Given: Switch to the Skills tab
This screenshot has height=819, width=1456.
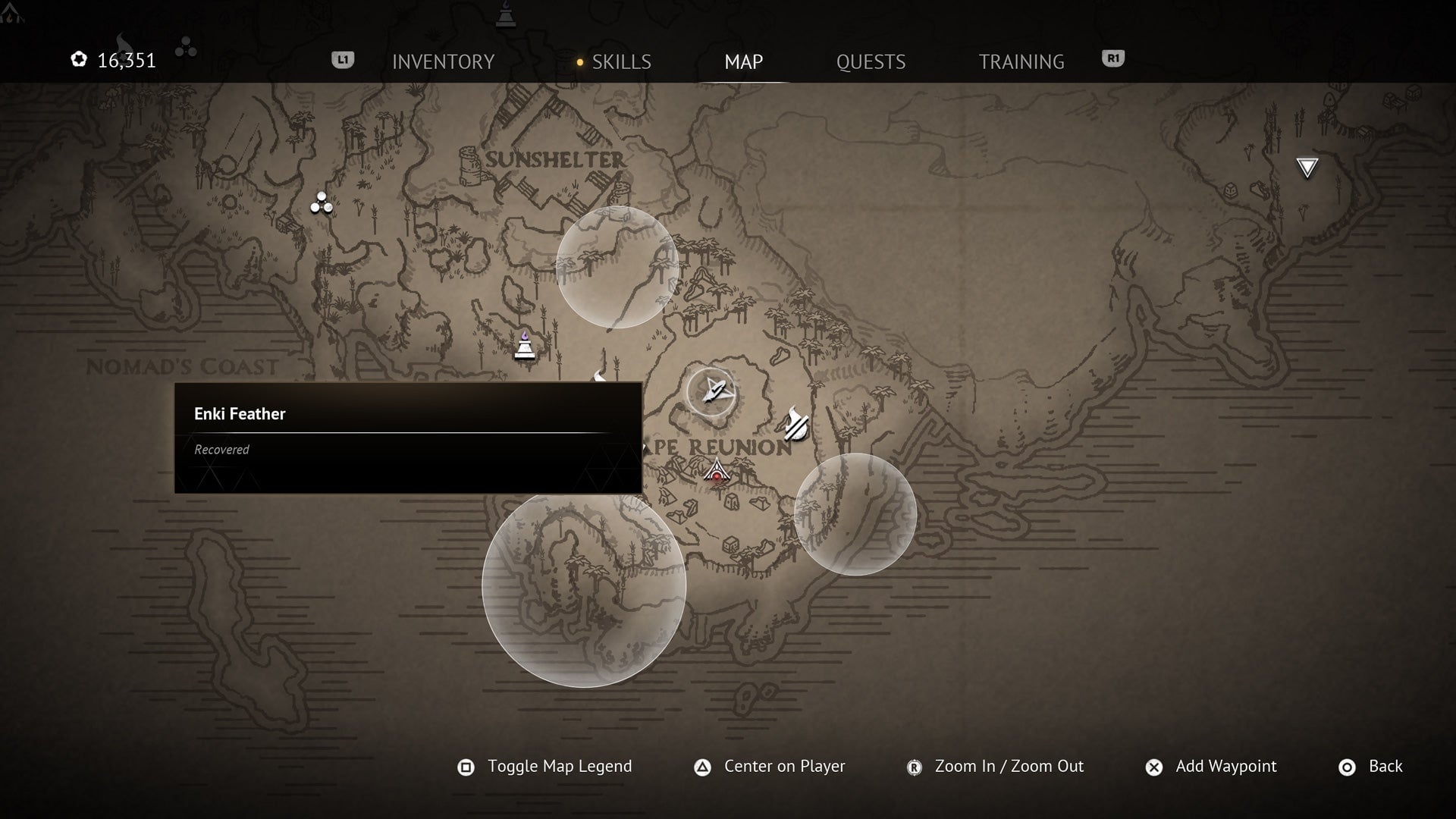Looking at the screenshot, I should (x=620, y=61).
